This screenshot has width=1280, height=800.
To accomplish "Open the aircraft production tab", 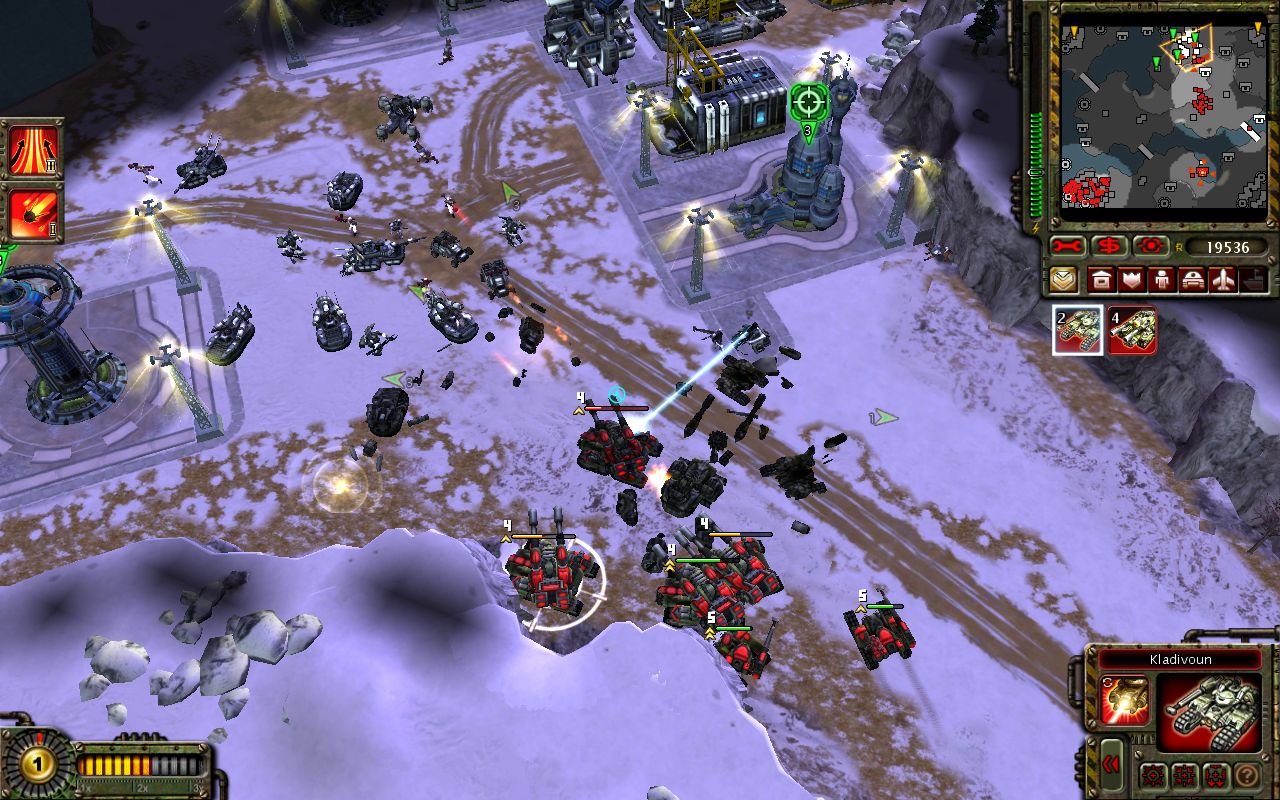I will tap(1224, 280).
